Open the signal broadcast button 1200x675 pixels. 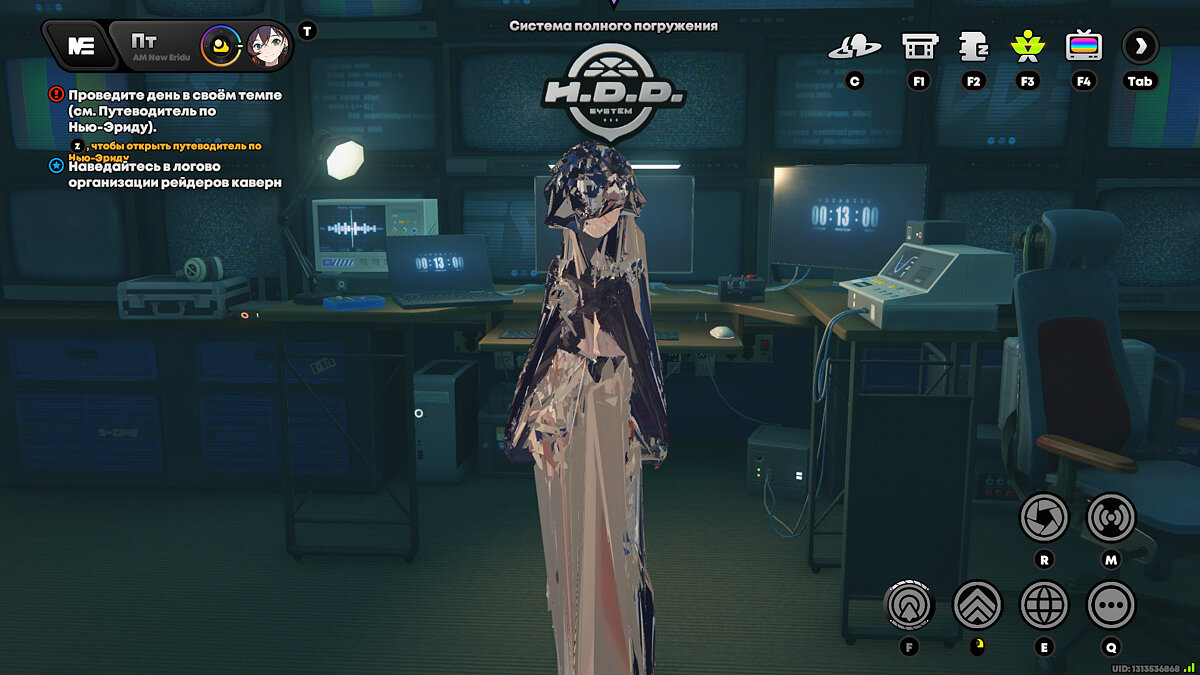click(x=1110, y=518)
